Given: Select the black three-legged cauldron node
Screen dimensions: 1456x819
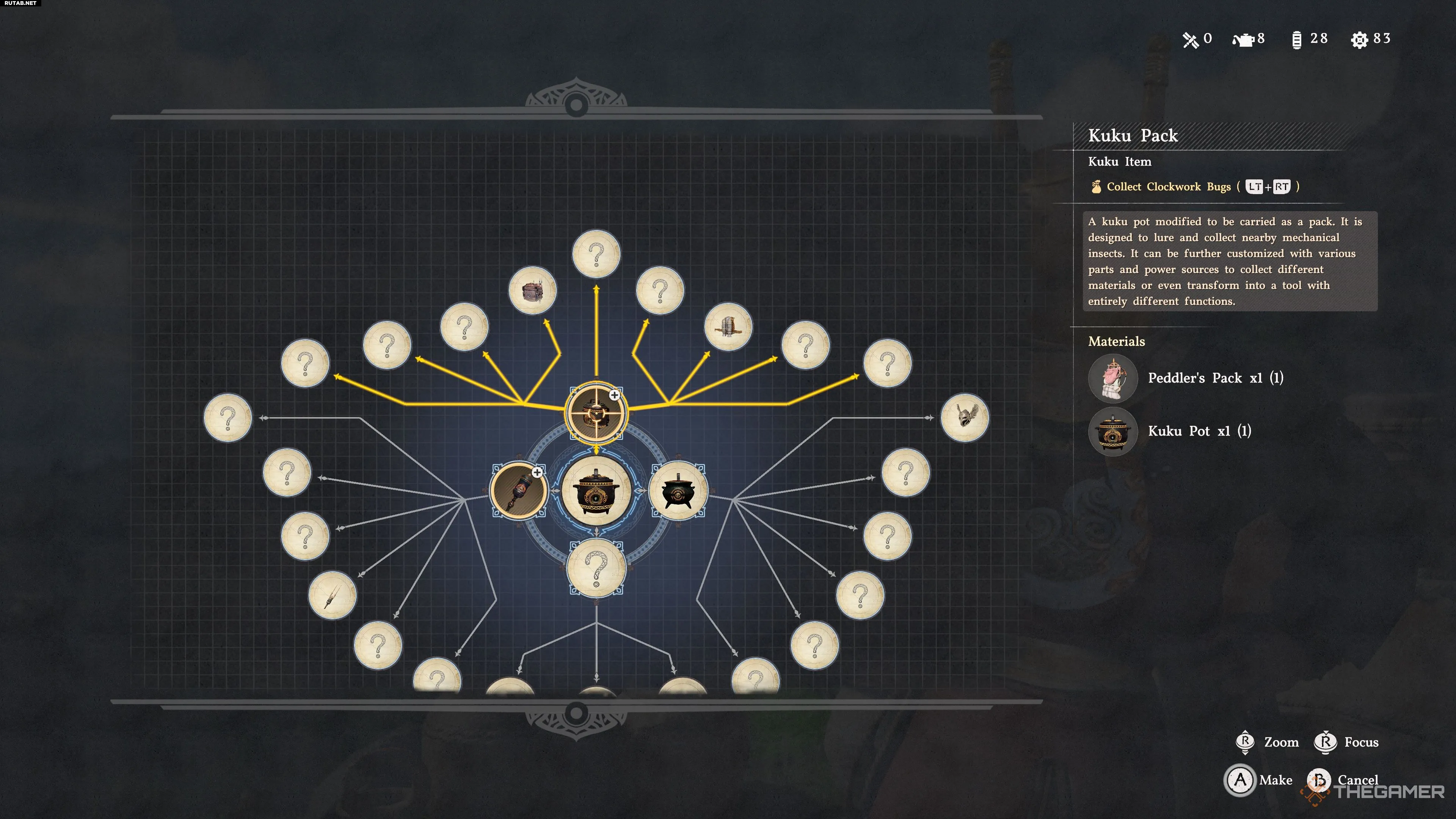Looking at the screenshot, I should tap(678, 491).
